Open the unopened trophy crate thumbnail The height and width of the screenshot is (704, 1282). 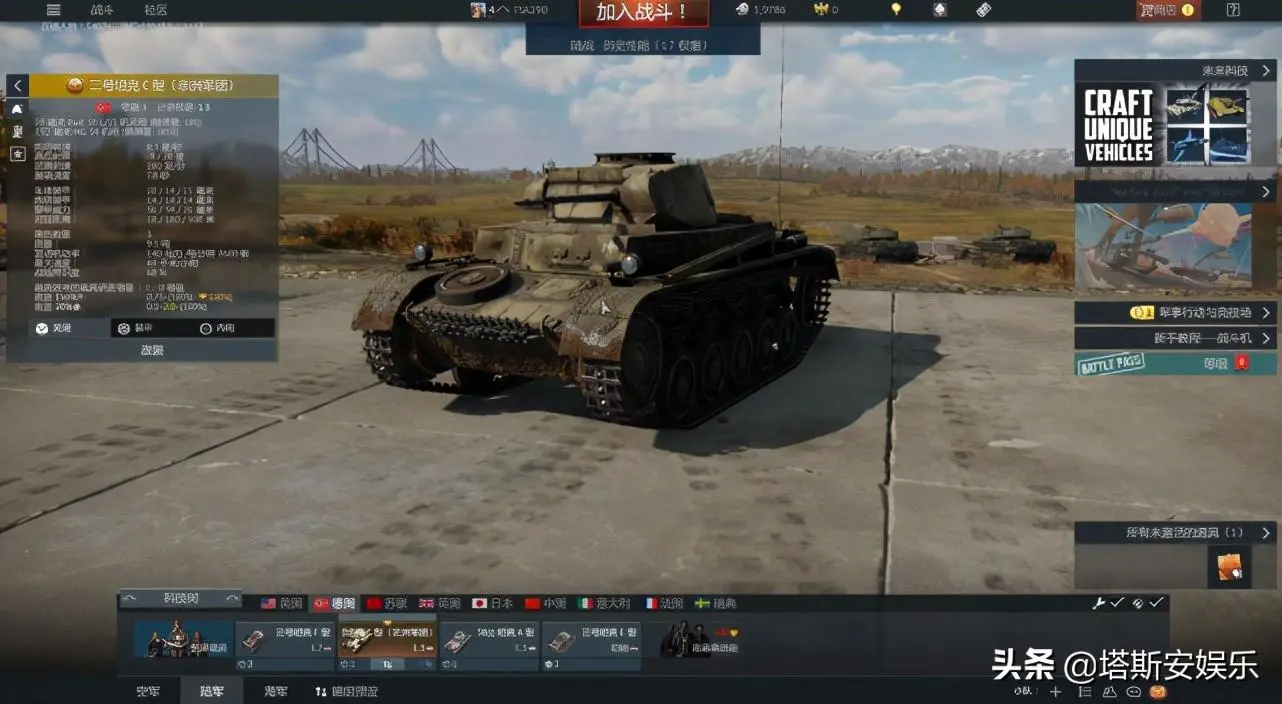pyautogui.click(x=1229, y=566)
